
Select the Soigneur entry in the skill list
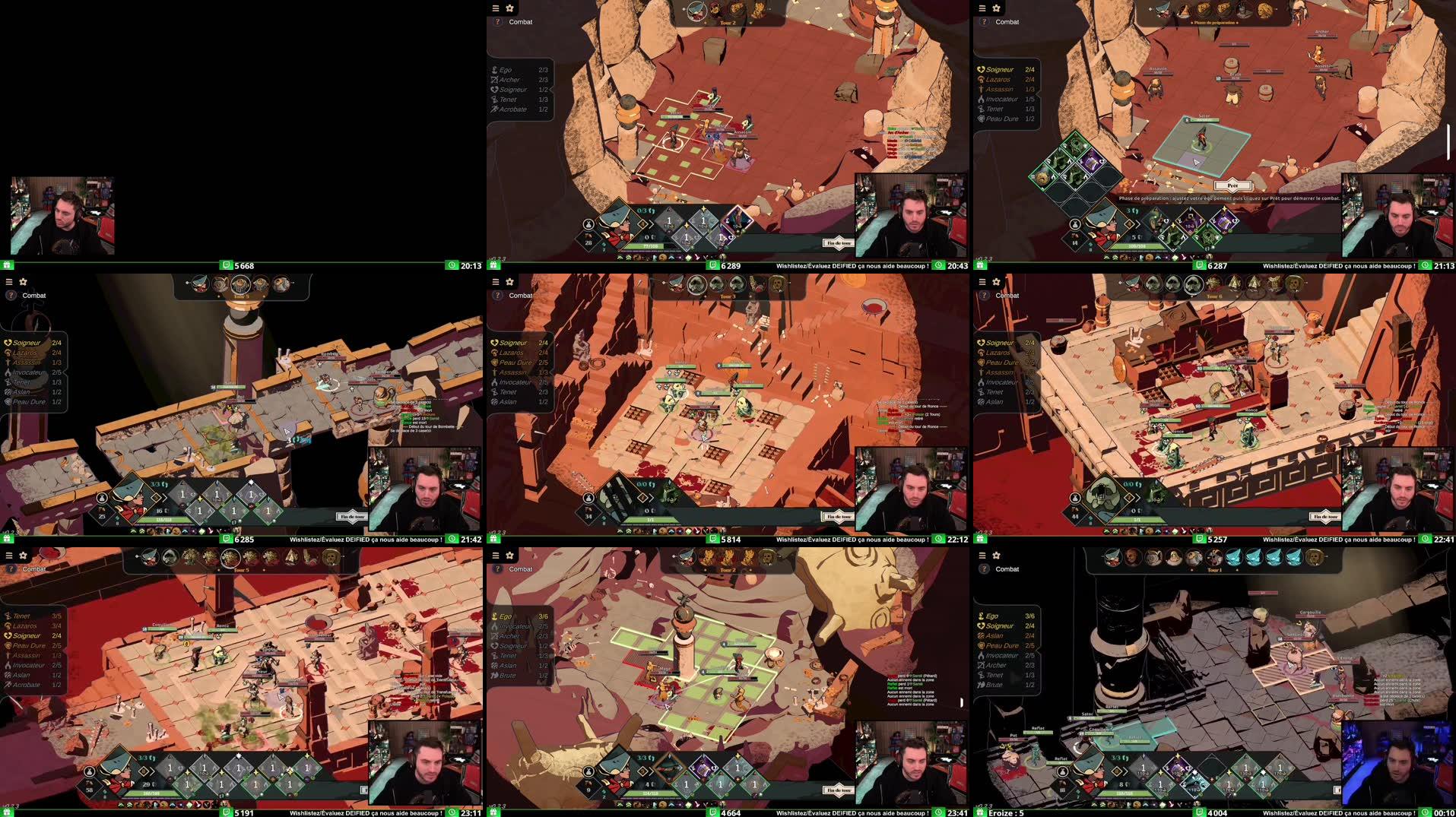click(513, 90)
